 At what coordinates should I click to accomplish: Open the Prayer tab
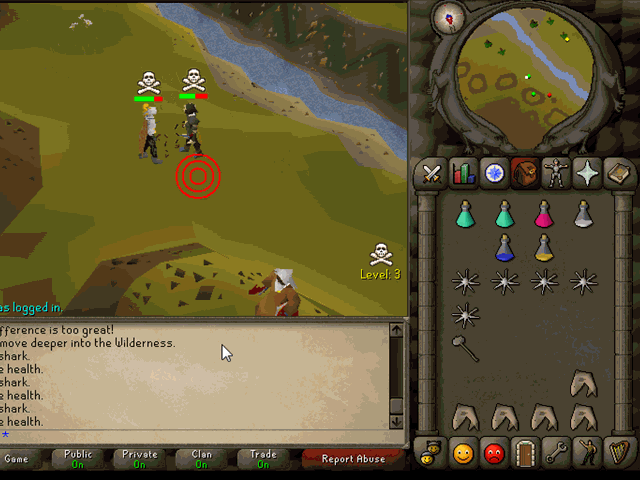pos(586,173)
